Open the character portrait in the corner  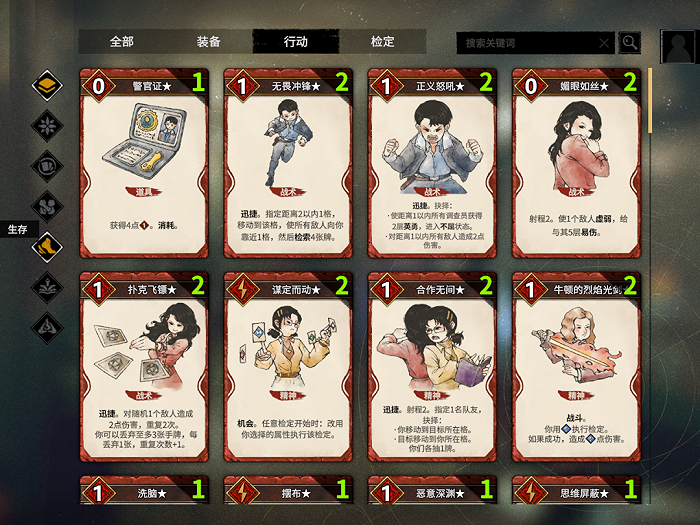(679, 47)
